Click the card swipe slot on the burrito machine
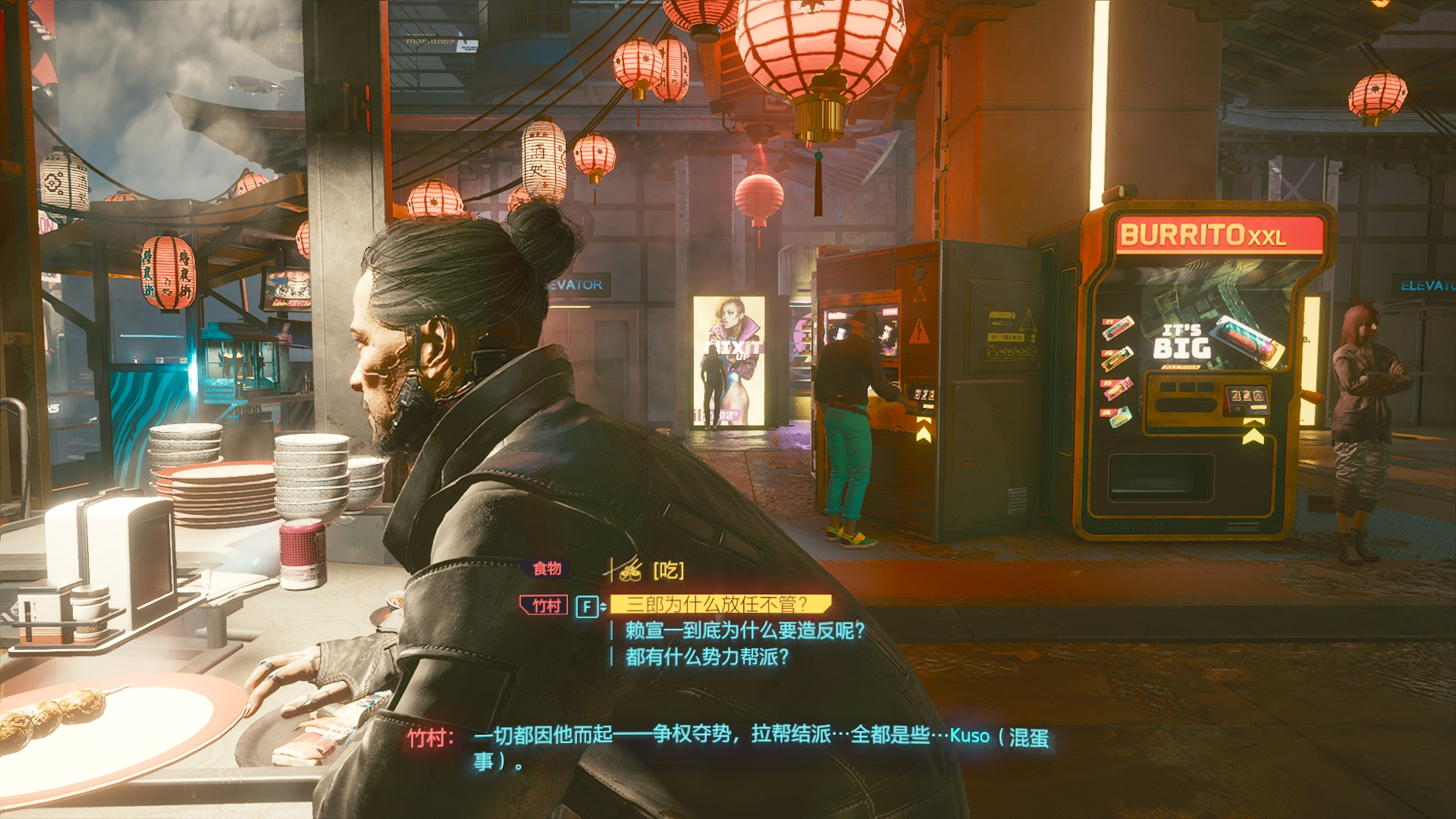The image size is (1456, 819). coord(1185,404)
